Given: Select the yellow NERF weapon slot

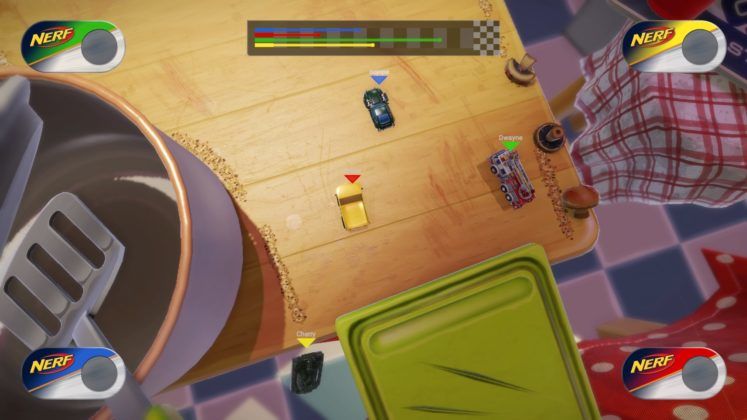Looking at the screenshot, I should click(673, 46).
